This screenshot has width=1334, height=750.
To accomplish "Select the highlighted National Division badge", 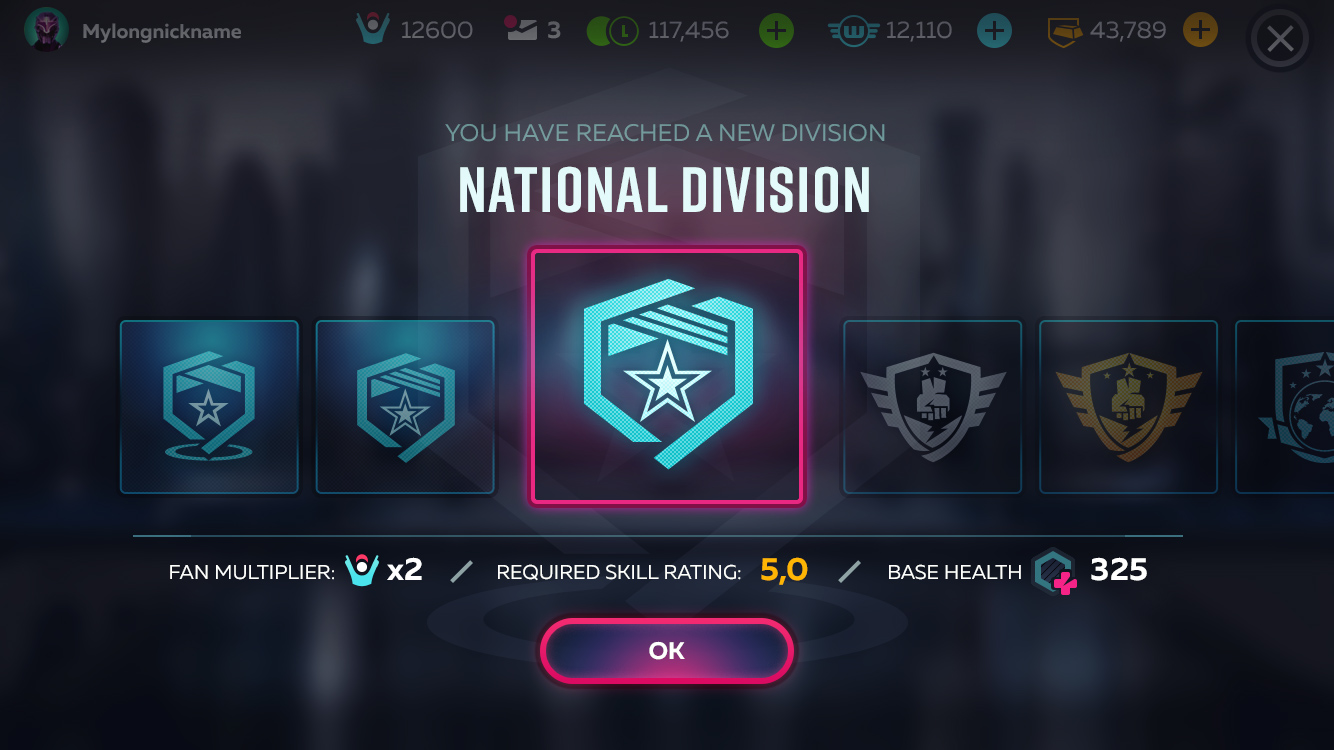I will (667, 376).
